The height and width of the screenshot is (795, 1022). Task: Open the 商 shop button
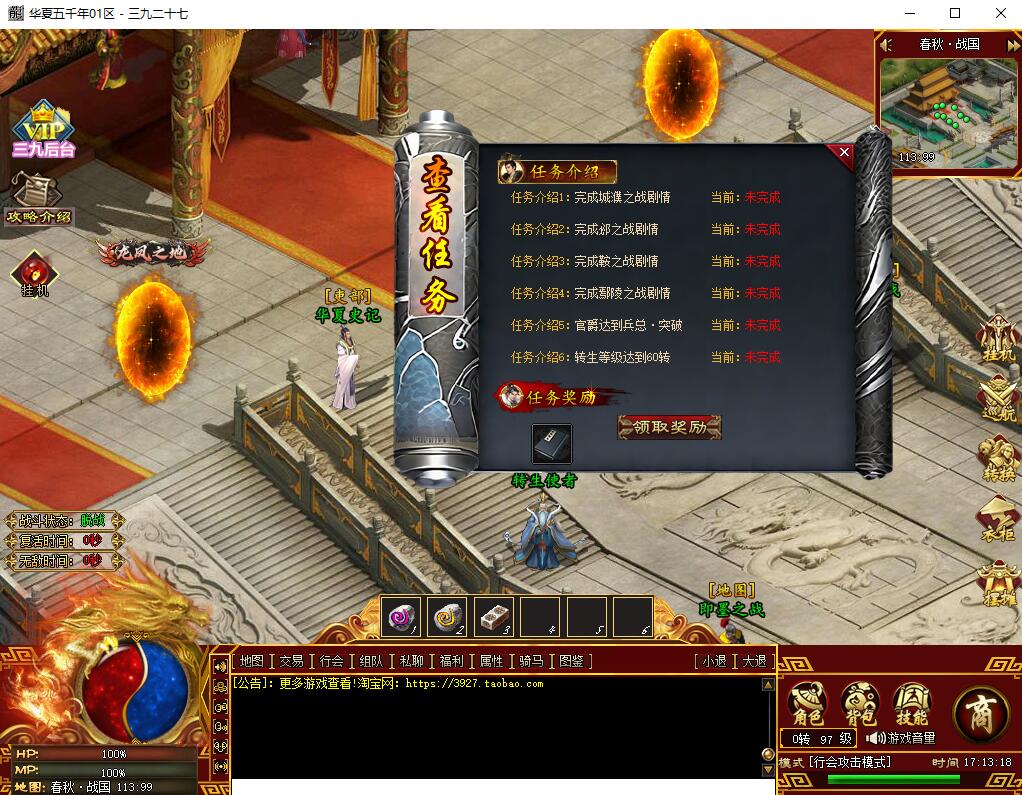pos(980,713)
